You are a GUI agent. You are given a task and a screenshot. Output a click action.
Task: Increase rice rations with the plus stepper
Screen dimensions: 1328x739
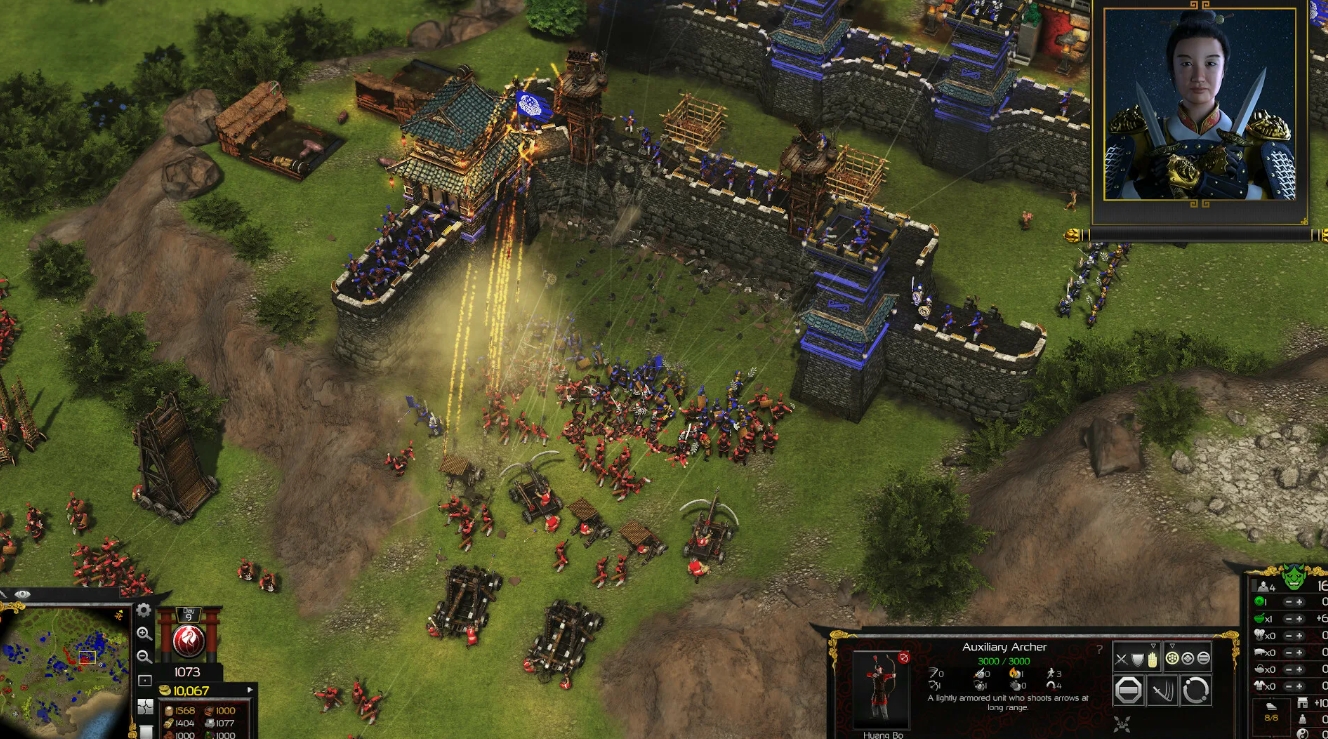point(1300,620)
